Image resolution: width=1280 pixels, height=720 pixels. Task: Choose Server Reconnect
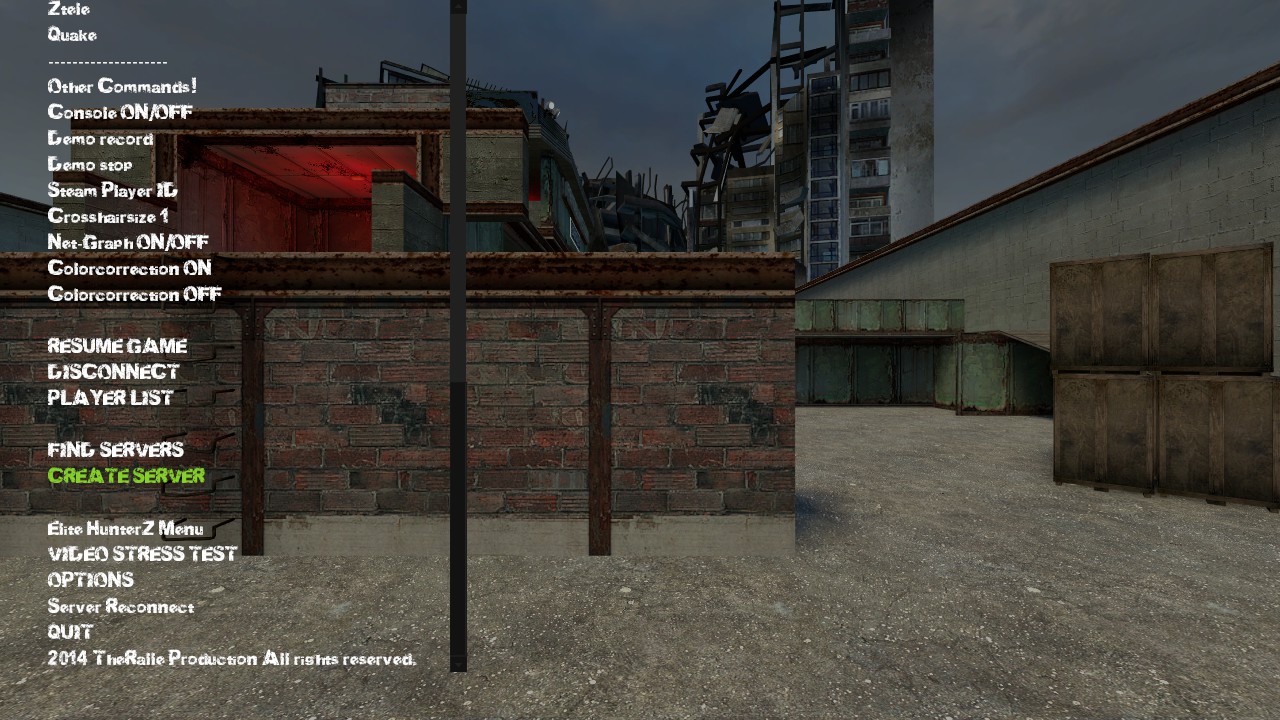(x=121, y=607)
